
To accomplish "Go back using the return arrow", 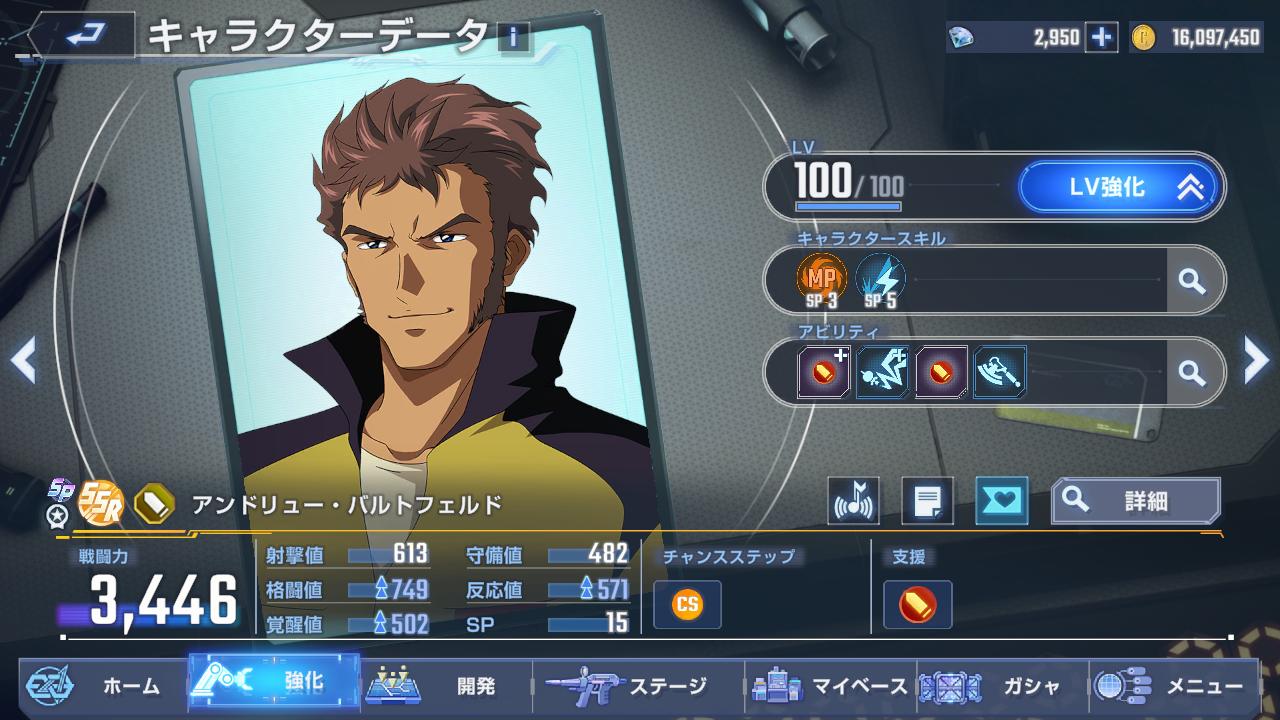I will (x=78, y=36).
